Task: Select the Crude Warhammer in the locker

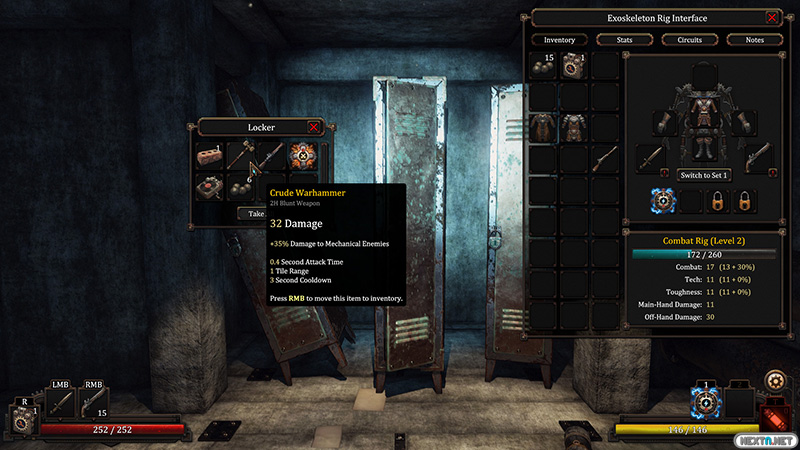Action: (240, 155)
